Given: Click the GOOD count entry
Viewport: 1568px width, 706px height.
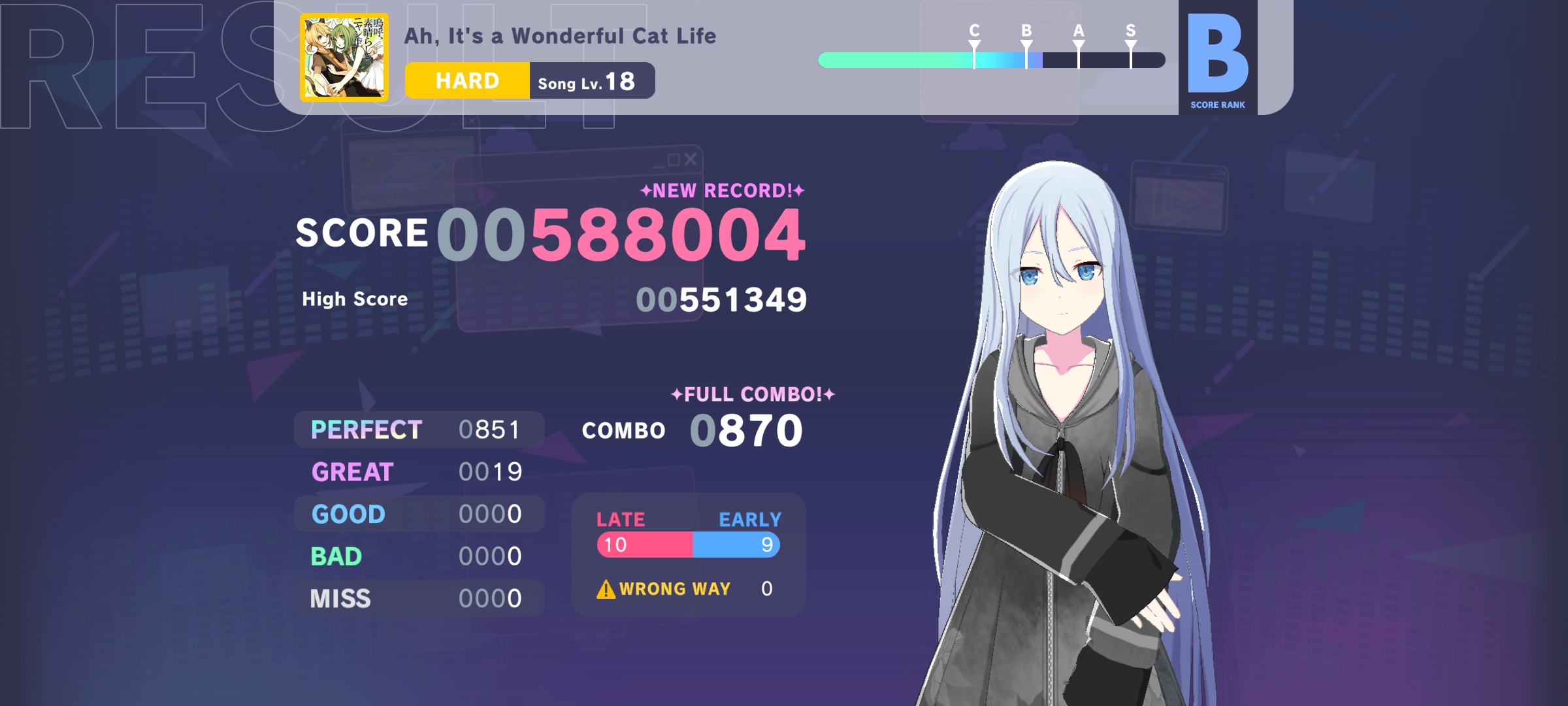Looking at the screenshot, I should coord(490,514).
